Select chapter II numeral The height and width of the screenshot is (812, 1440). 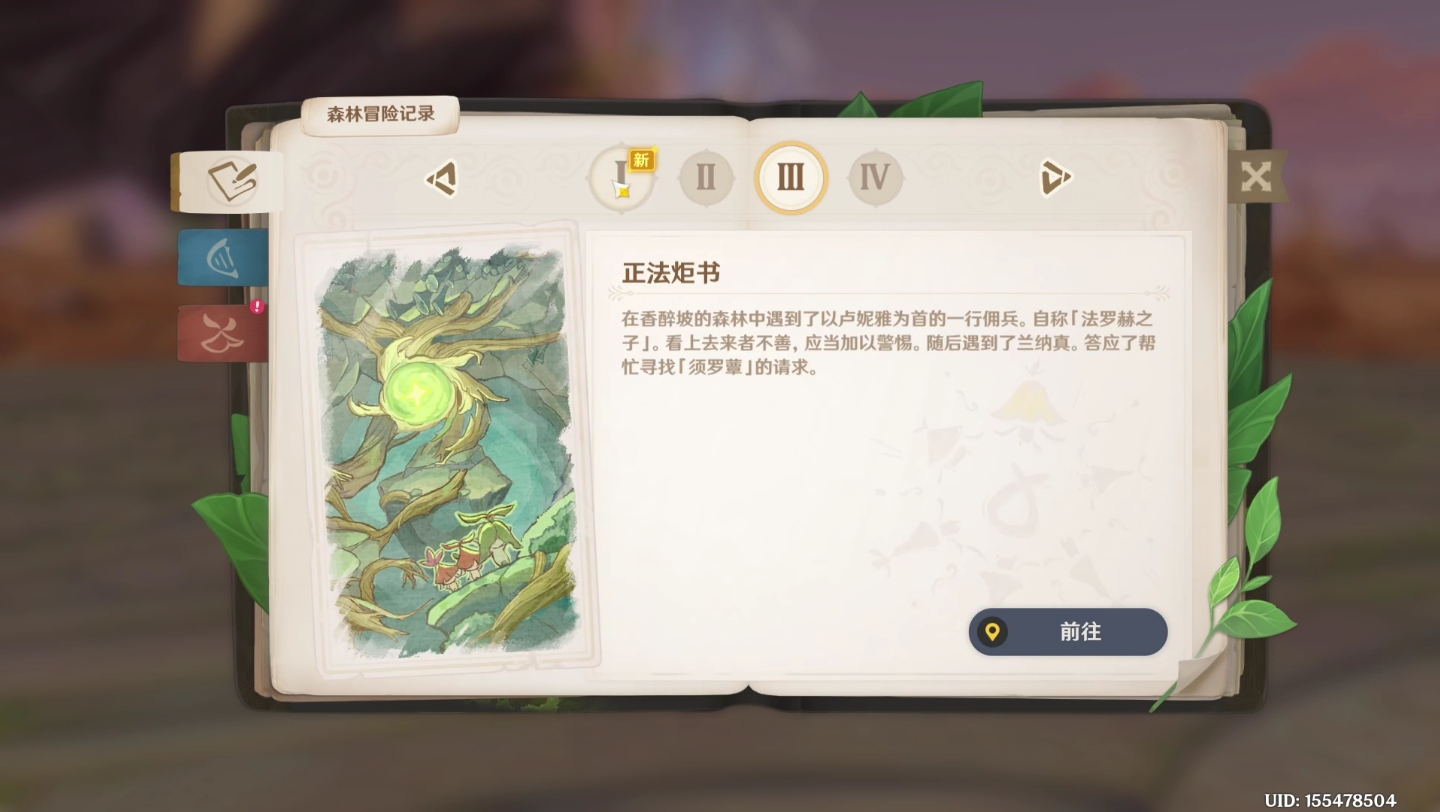pos(706,178)
